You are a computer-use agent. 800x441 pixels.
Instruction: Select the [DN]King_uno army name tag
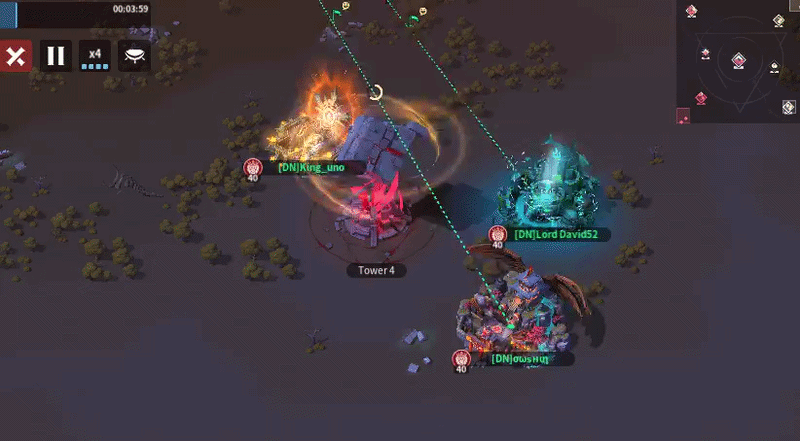[311, 167]
